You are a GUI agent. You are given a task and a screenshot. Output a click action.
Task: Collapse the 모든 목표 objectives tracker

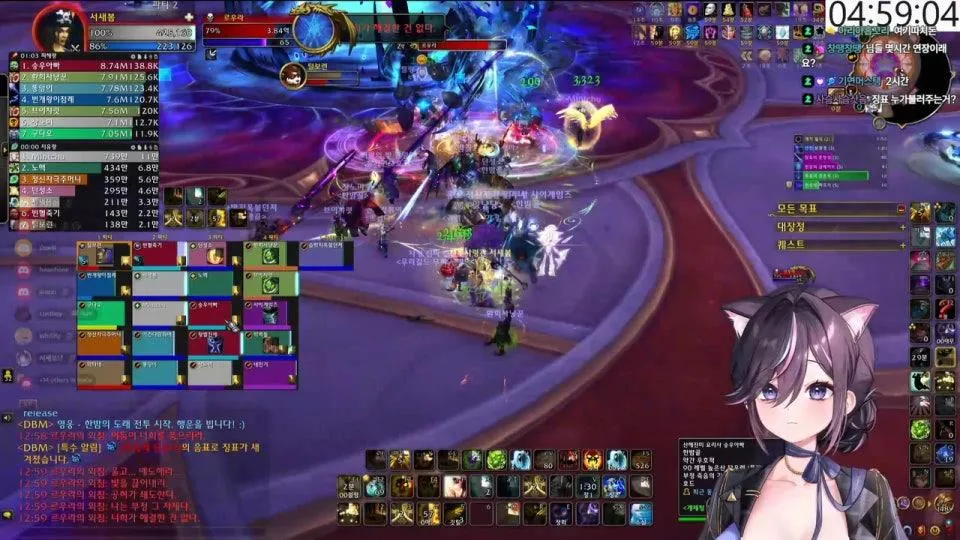(x=900, y=210)
